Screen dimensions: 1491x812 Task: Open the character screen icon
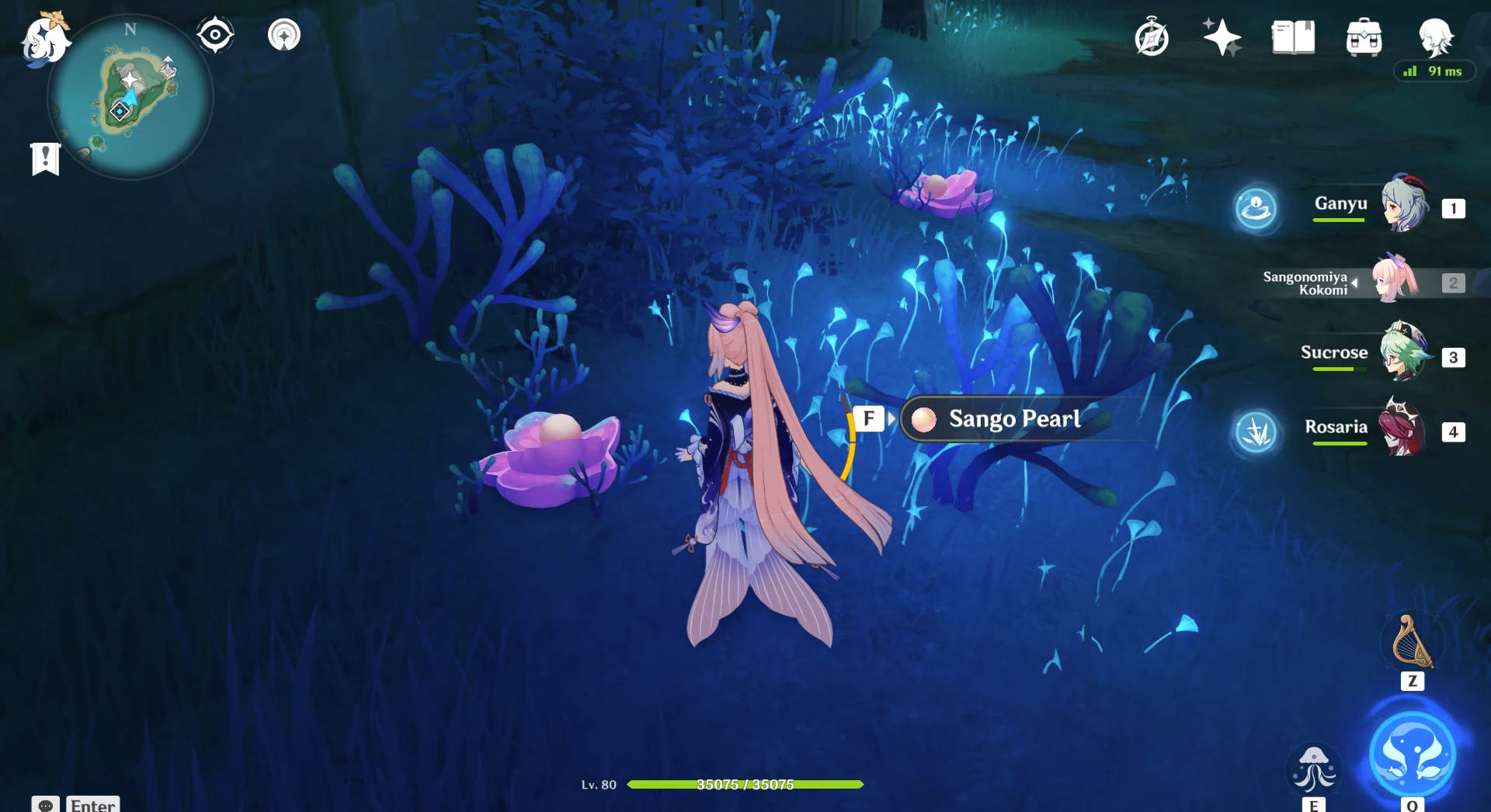tap(1435, 36)
